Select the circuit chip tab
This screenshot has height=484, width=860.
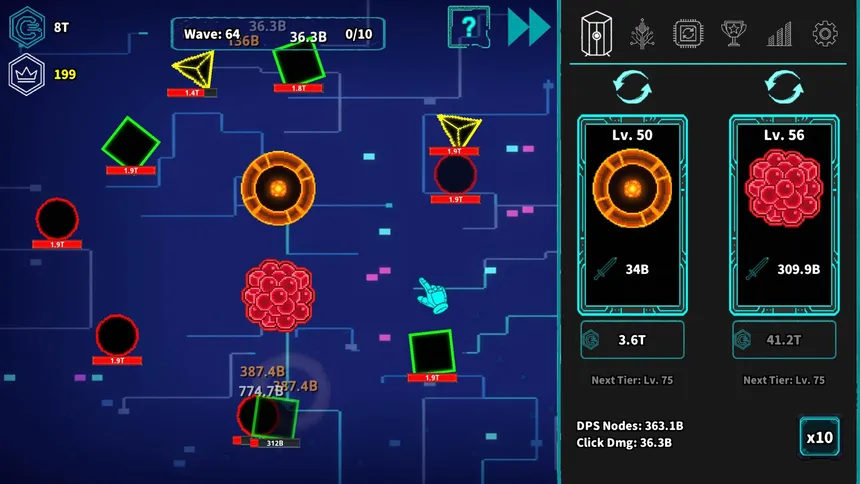click(x=688, y=35)
